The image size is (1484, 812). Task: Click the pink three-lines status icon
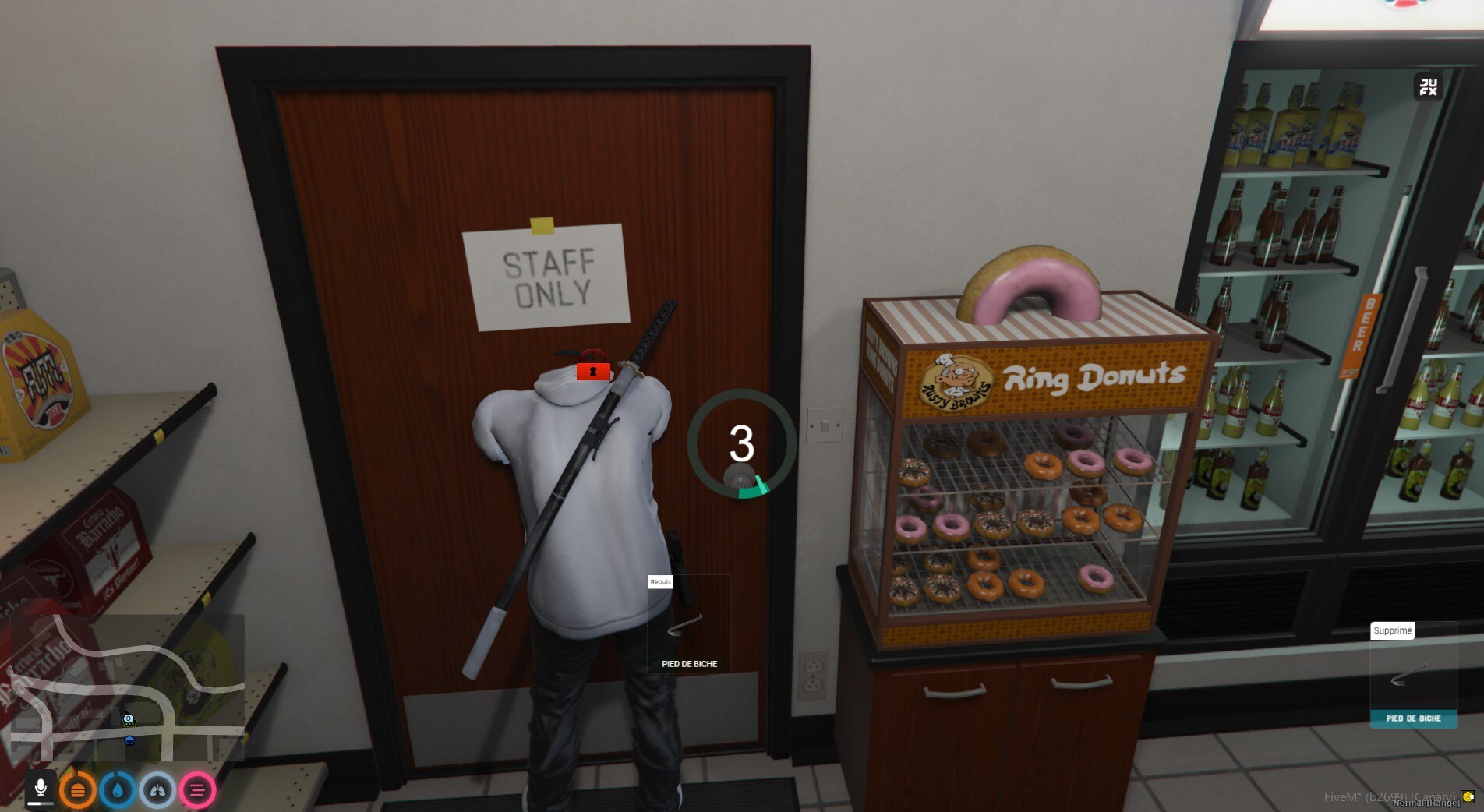coord(197,790)
